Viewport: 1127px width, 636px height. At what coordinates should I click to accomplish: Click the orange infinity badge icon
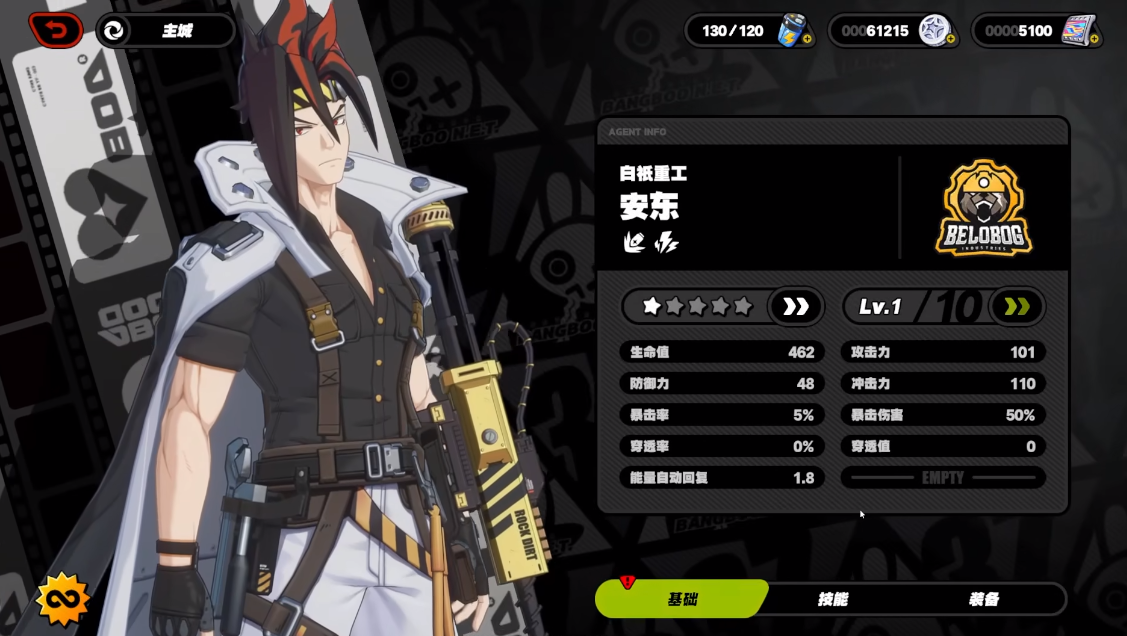[x=63, y=600]
